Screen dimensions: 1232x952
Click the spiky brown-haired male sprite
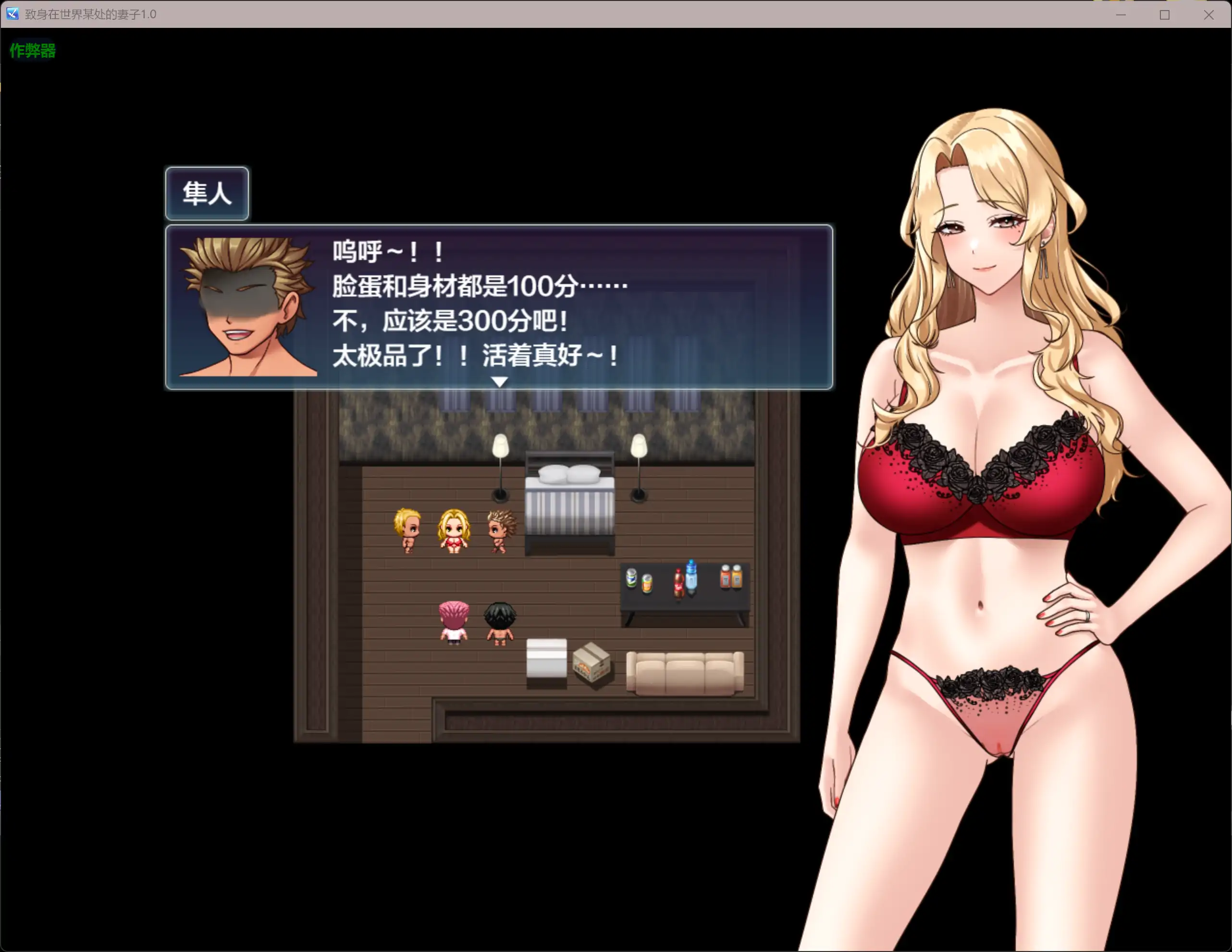[x=499, y=531]
